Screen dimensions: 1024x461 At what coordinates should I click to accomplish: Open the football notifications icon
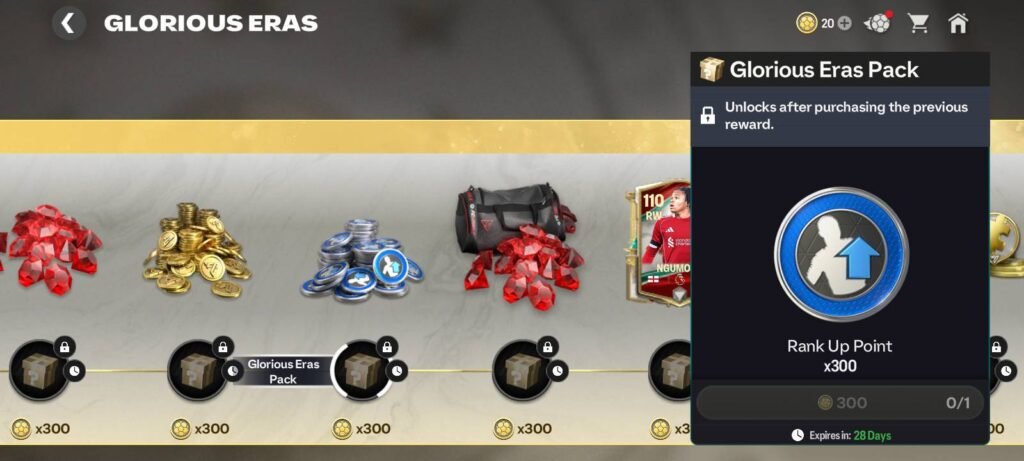point(877,23)
